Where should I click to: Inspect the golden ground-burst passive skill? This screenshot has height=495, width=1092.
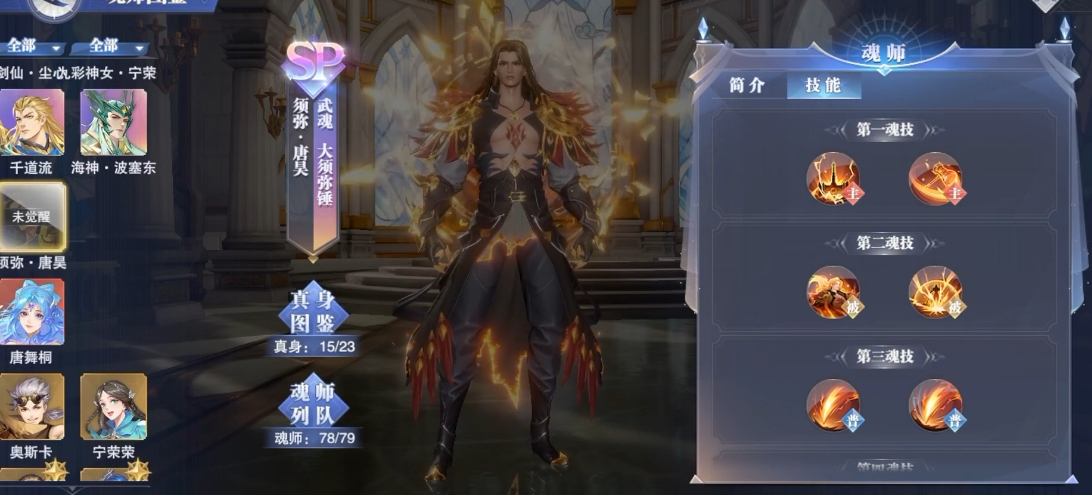click(x=935, y=293)
